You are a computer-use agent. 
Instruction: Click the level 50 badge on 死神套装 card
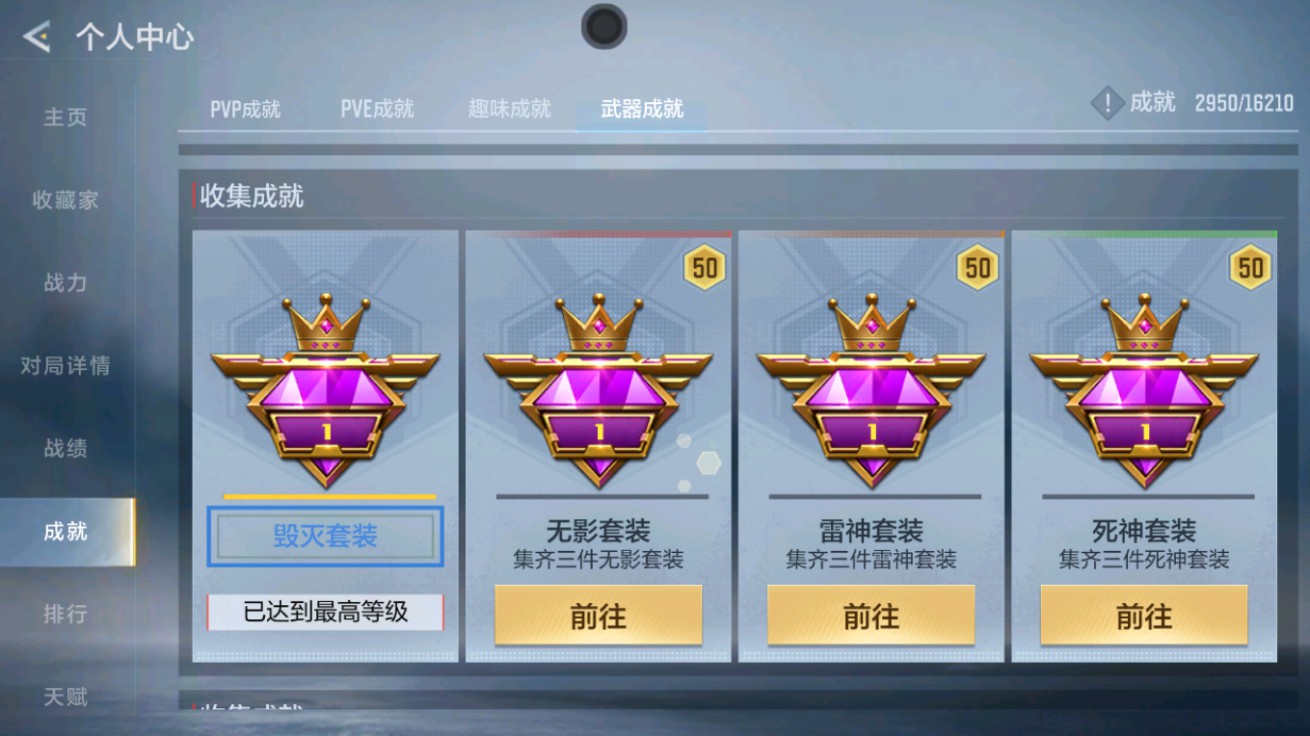(1251, 268)
